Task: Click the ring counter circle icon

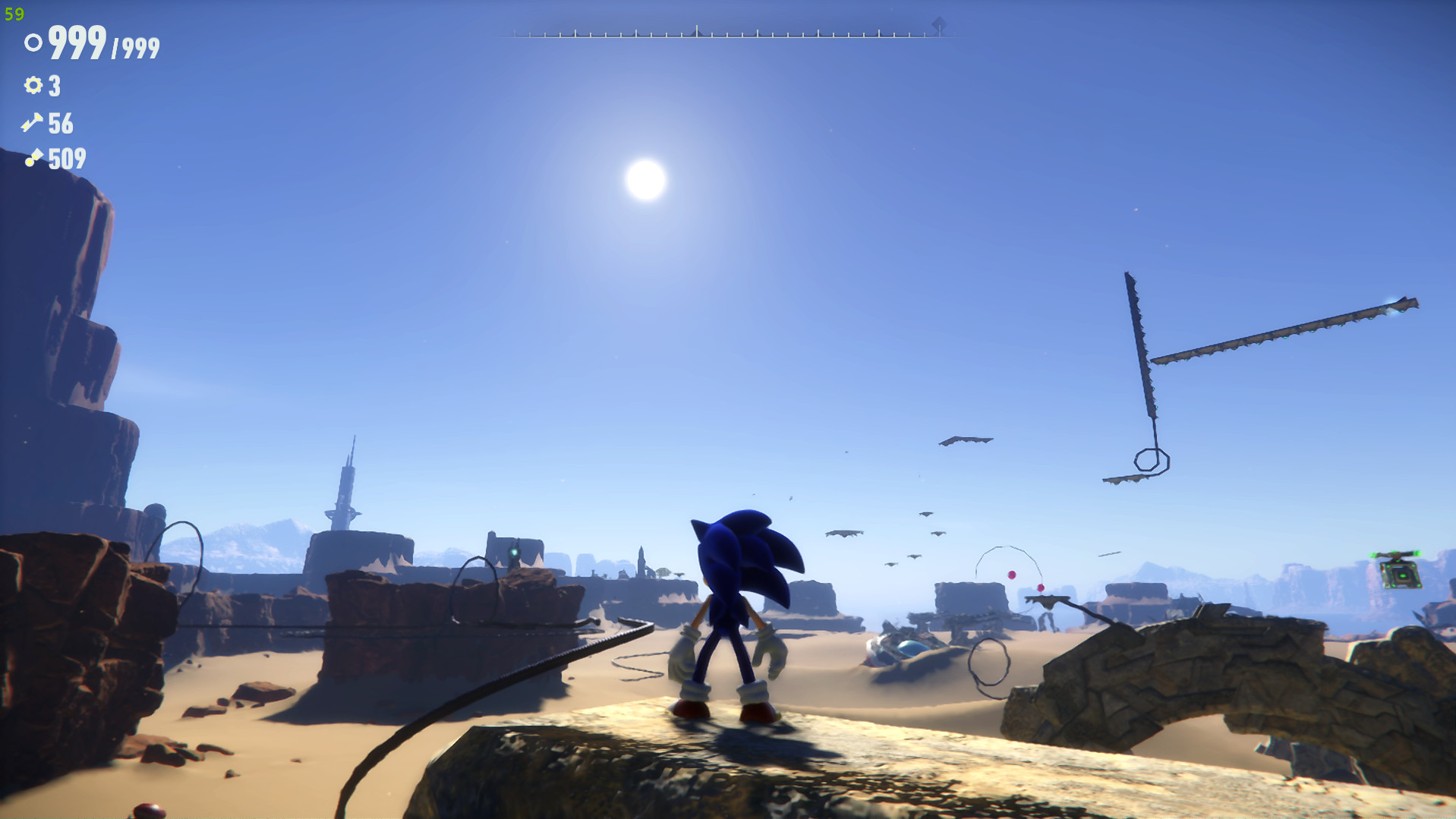Action: click(x=32, y=43)
